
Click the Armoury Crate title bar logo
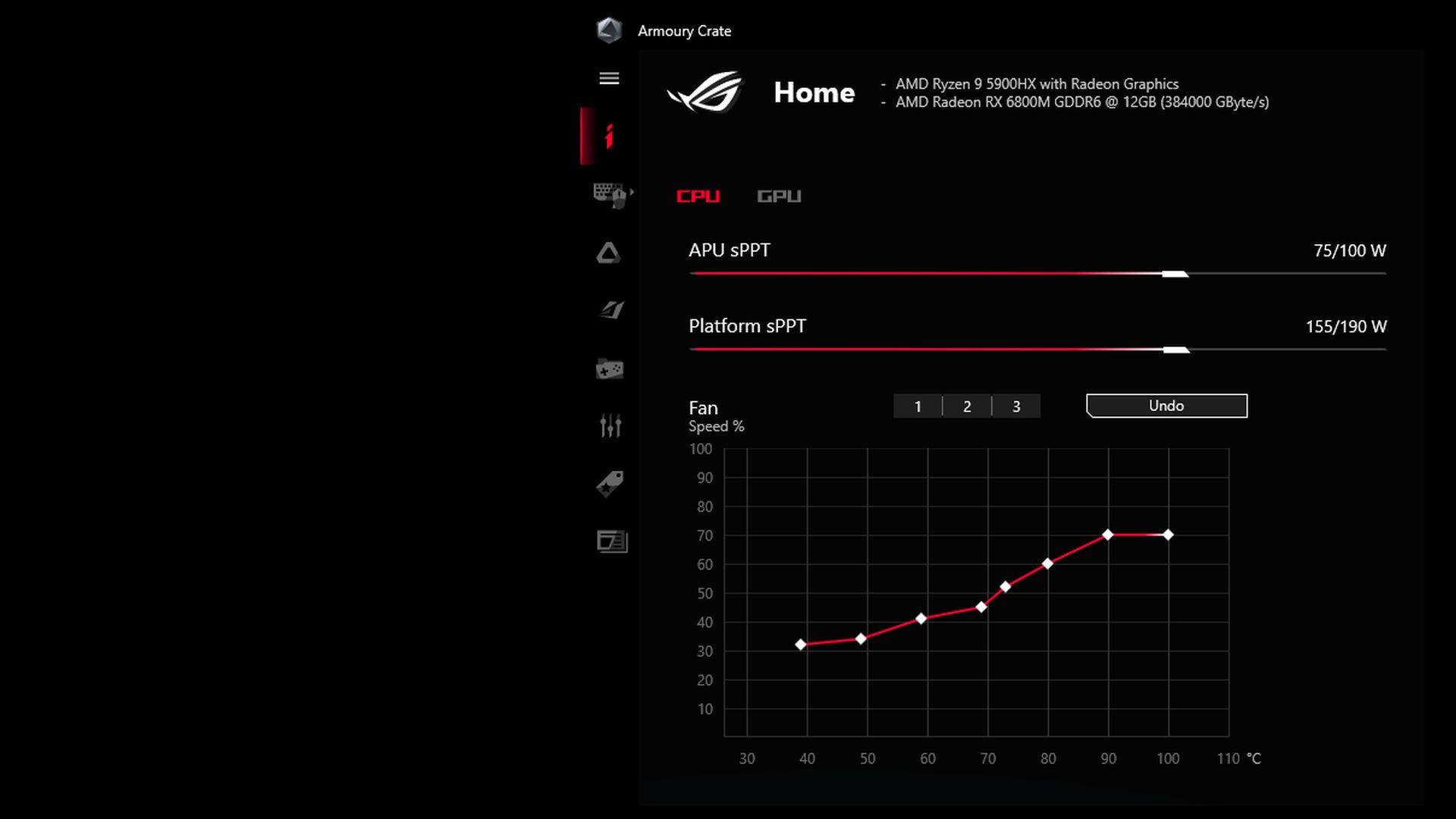pos(609,30)
